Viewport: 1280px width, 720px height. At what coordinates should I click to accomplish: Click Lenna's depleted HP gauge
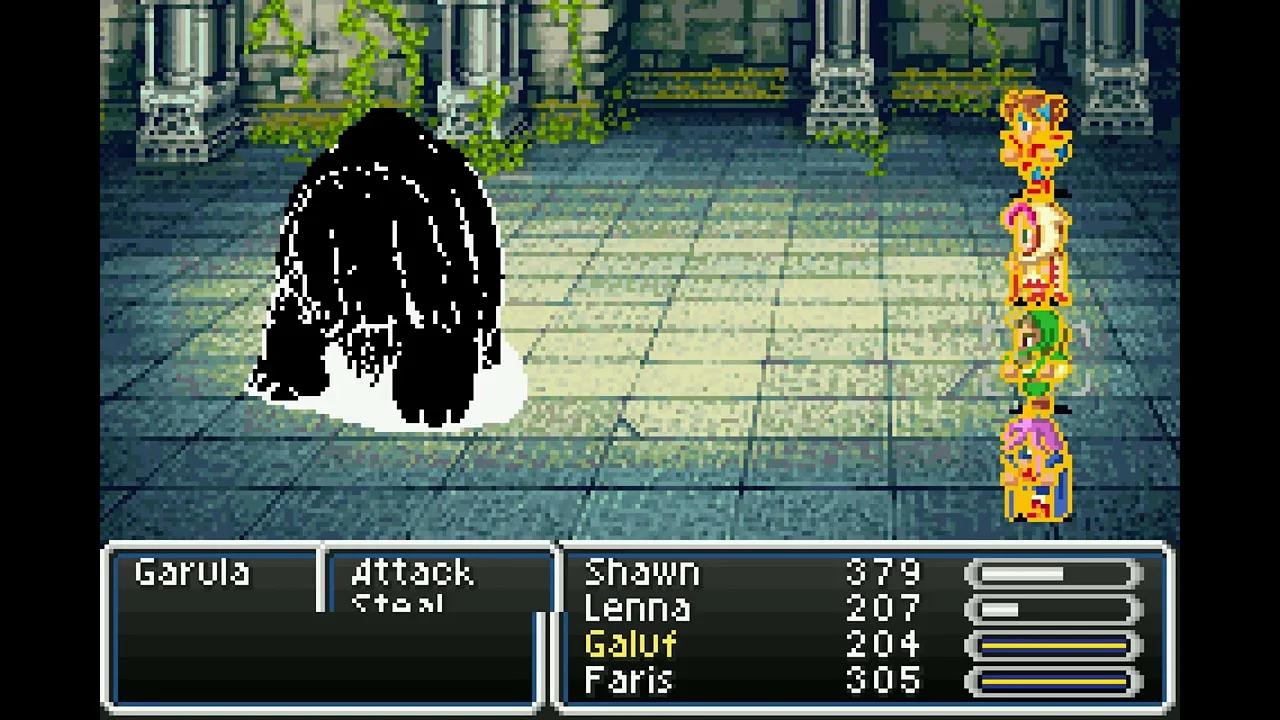1052,608
